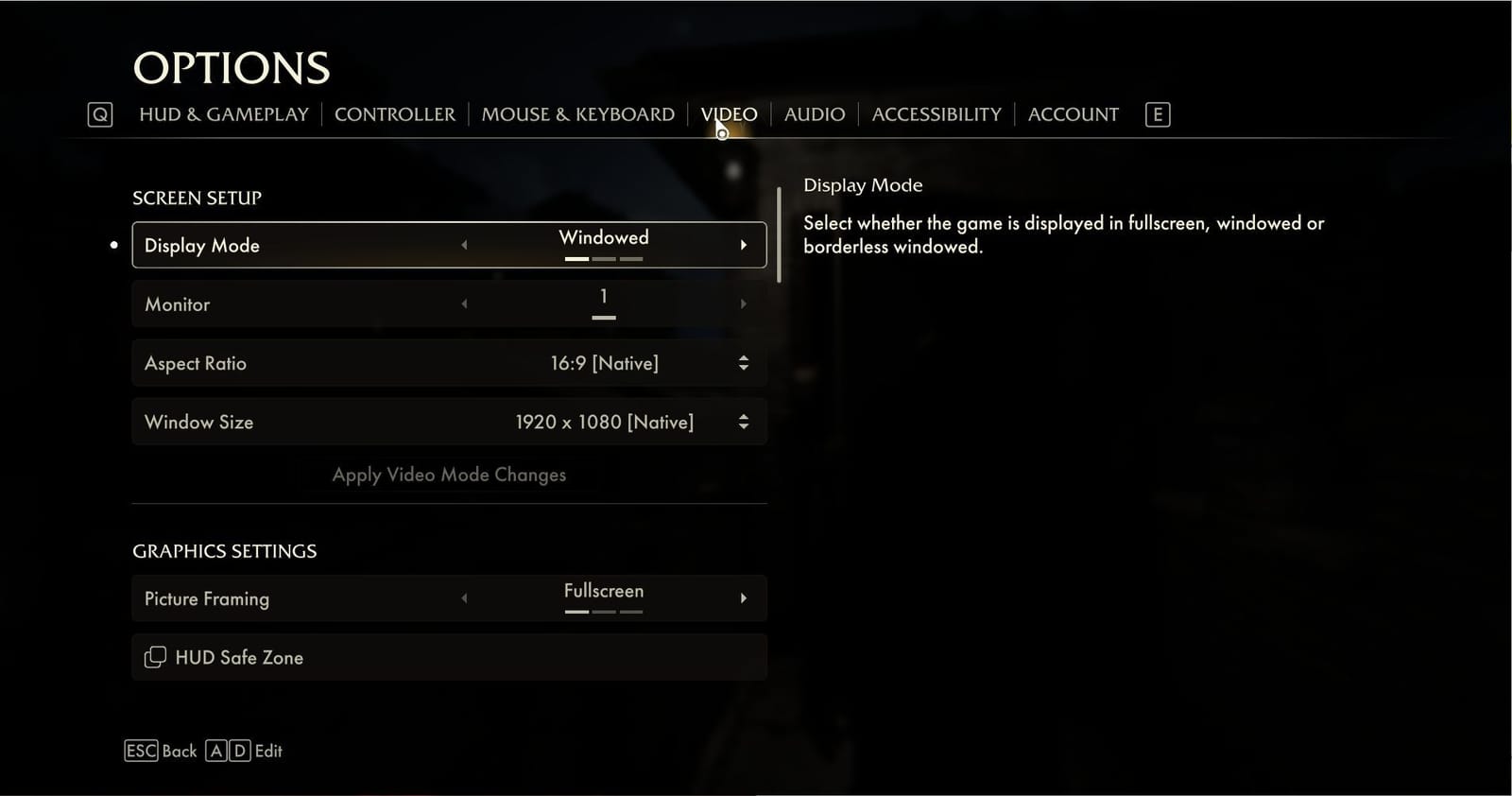The image size is (1512, 796).
Task: Open the MOUSE & KEYBOARD tab
Action: (x=577, y=113)
